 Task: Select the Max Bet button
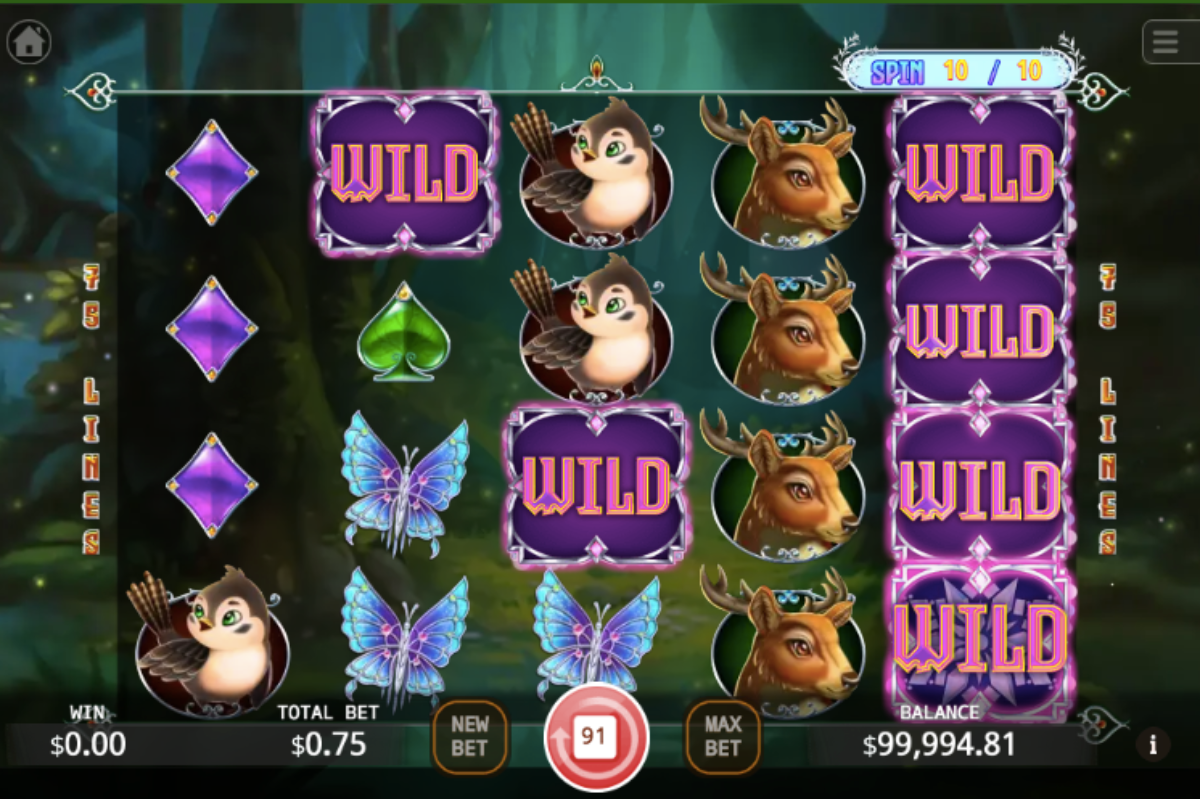(x=722, y=737)
